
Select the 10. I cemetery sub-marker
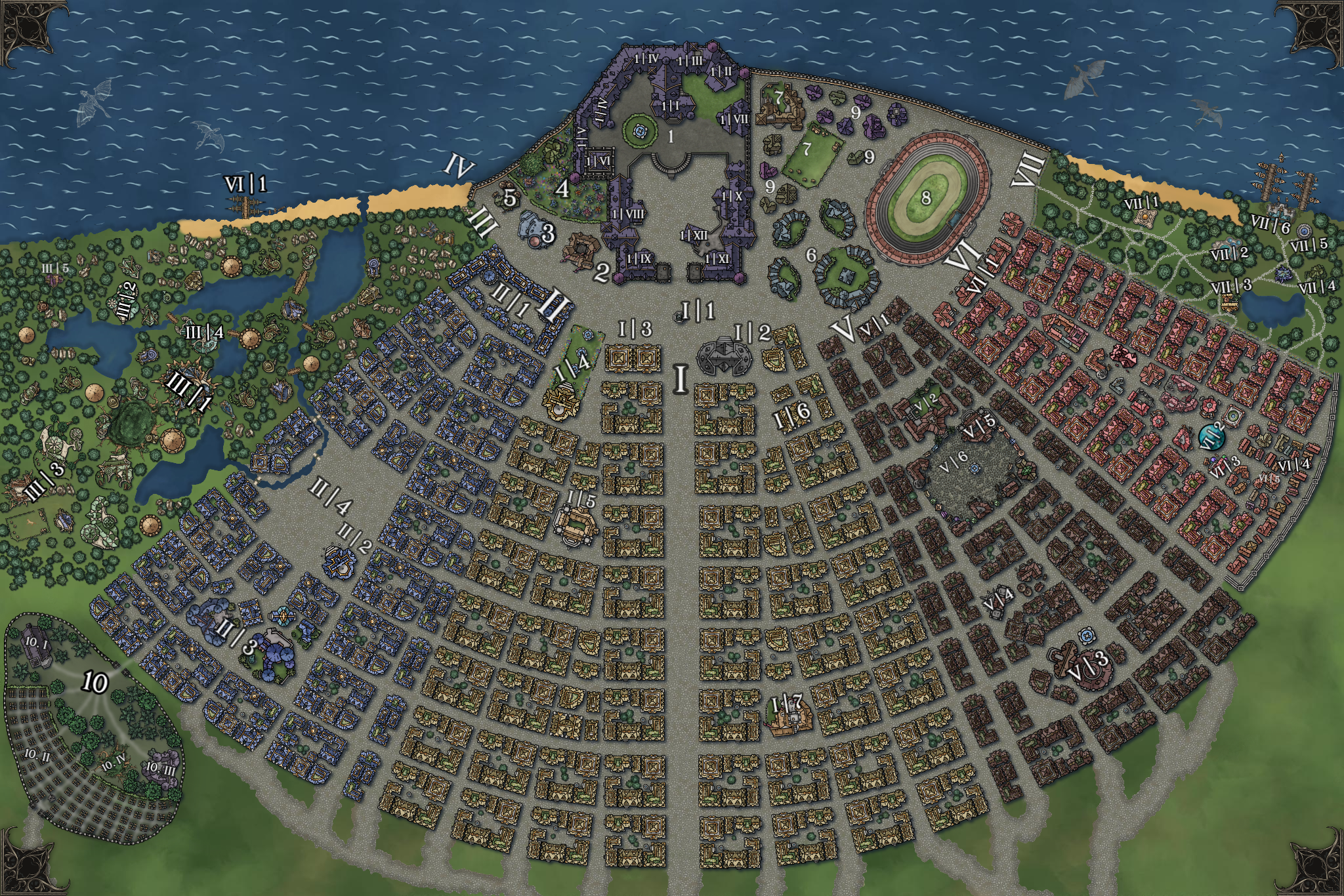click(36, 644)
